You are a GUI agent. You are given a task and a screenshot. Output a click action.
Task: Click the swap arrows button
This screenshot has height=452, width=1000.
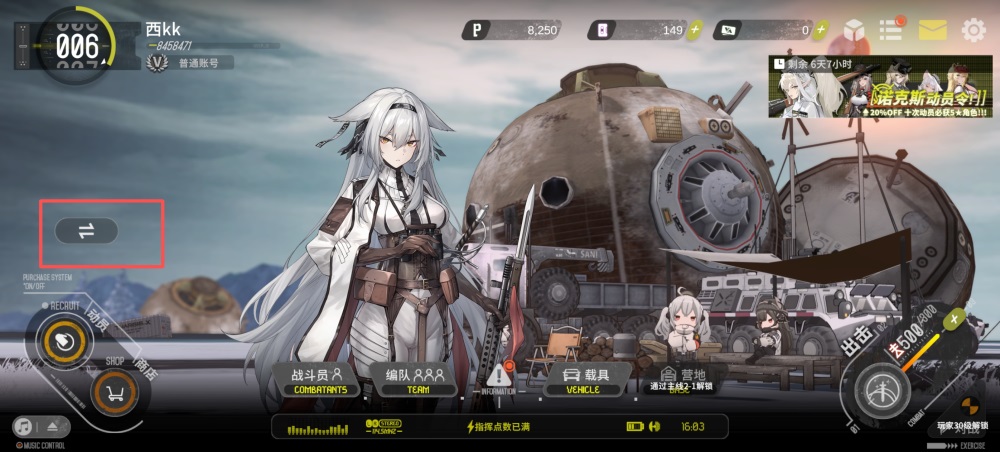pyautogui.click(x=86, y=231)
